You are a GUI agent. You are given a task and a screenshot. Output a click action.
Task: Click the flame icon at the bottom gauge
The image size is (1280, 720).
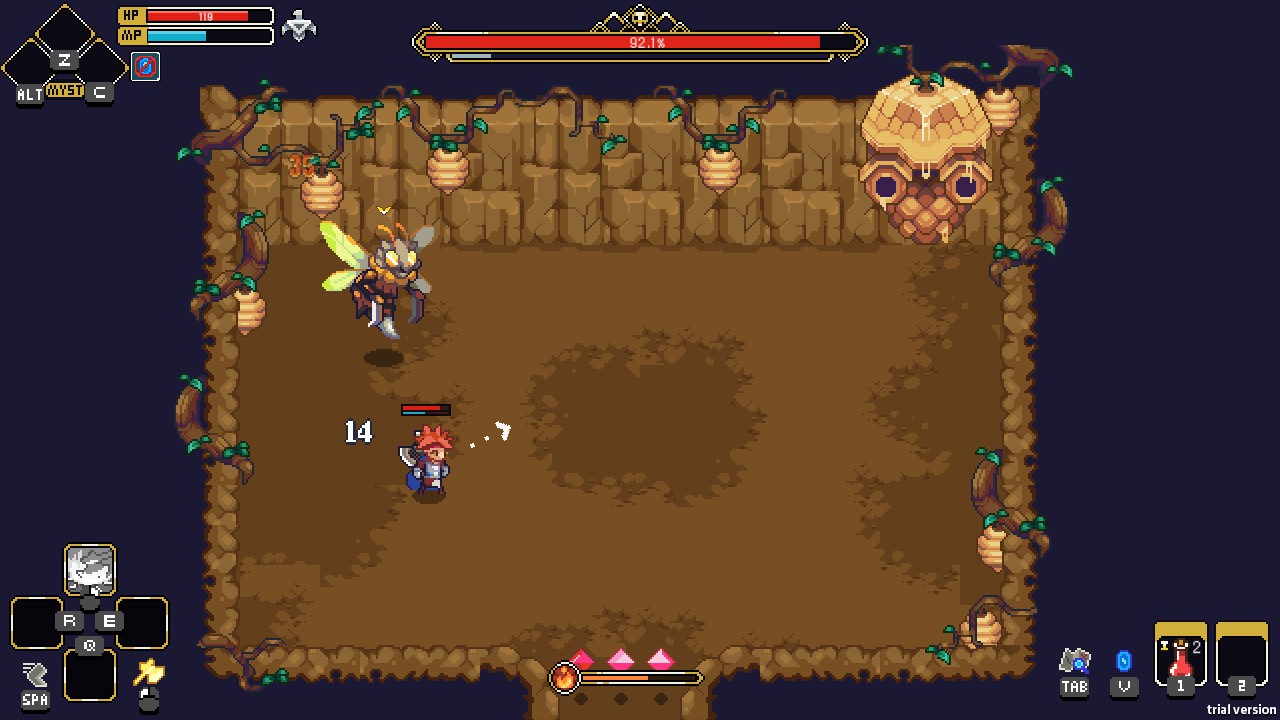(565, 678)
